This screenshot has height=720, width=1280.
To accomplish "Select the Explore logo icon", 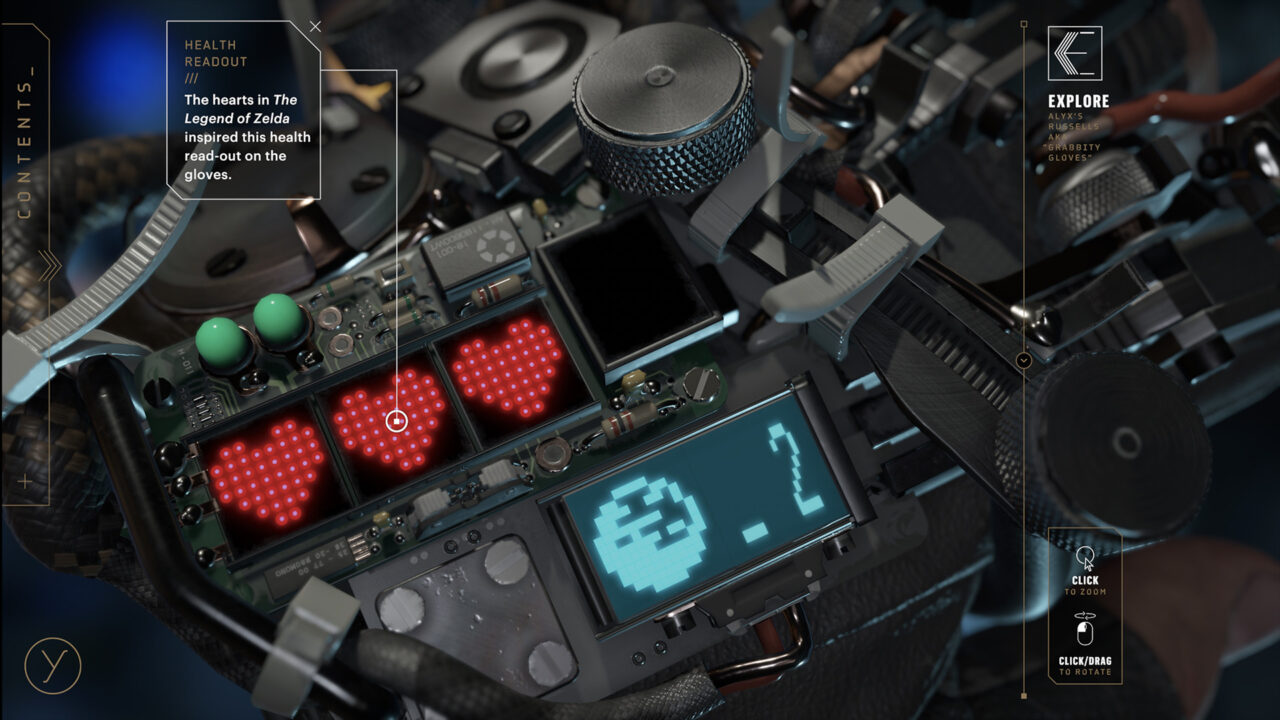I will (x=1074, y=53).
